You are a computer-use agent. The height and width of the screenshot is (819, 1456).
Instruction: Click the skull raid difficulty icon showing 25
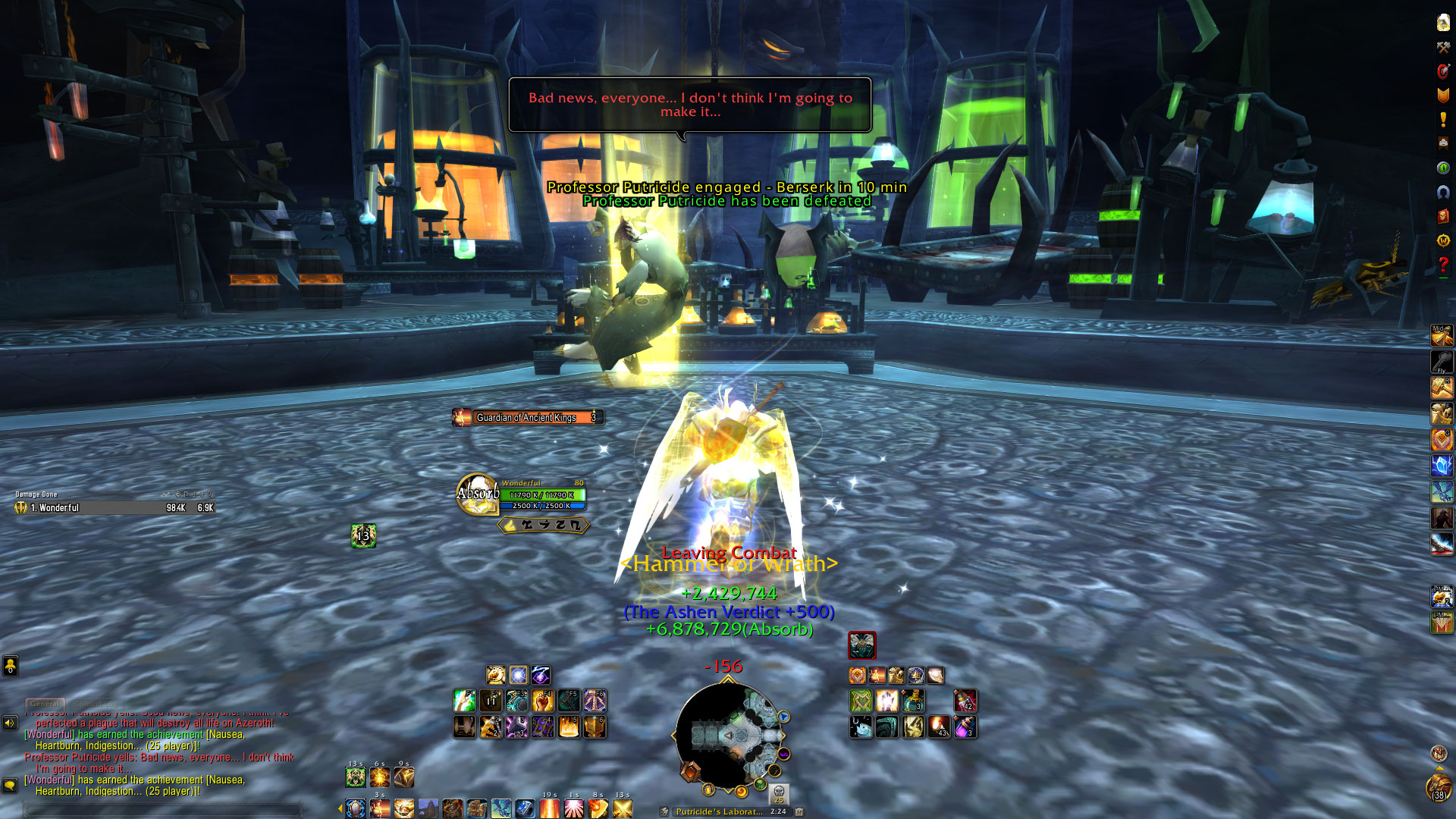click(x=779, y=794)
